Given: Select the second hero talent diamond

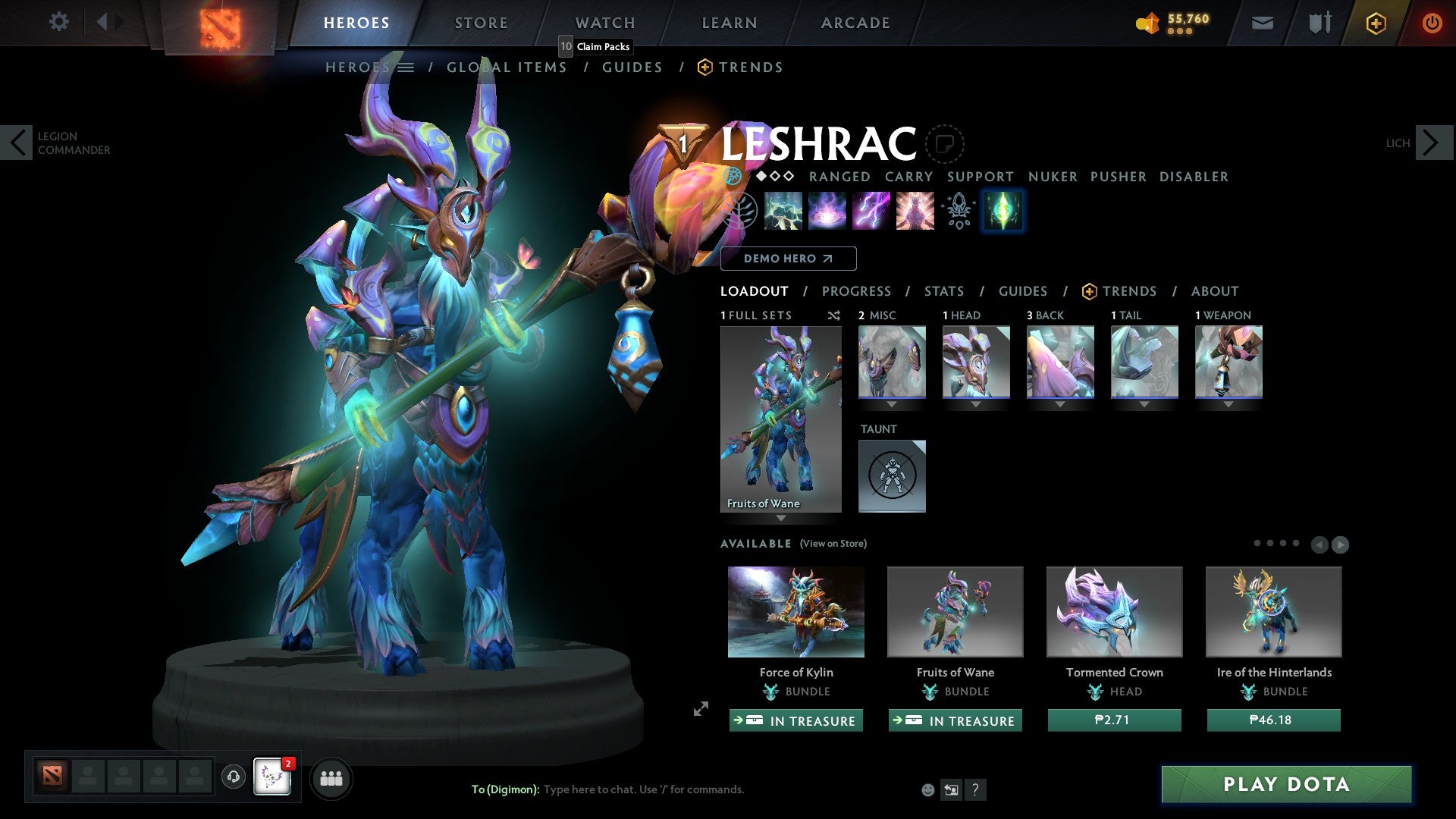Looking at the screenshot, I should pyautogui.click(x=774, y=176).
